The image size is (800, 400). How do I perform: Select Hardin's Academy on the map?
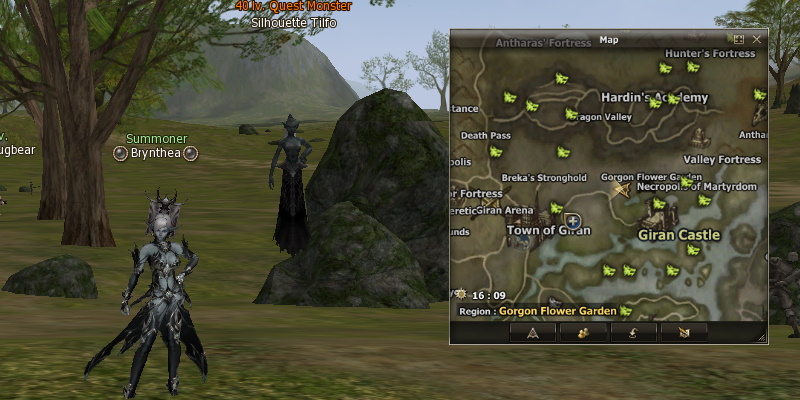(x=654, y=97)
